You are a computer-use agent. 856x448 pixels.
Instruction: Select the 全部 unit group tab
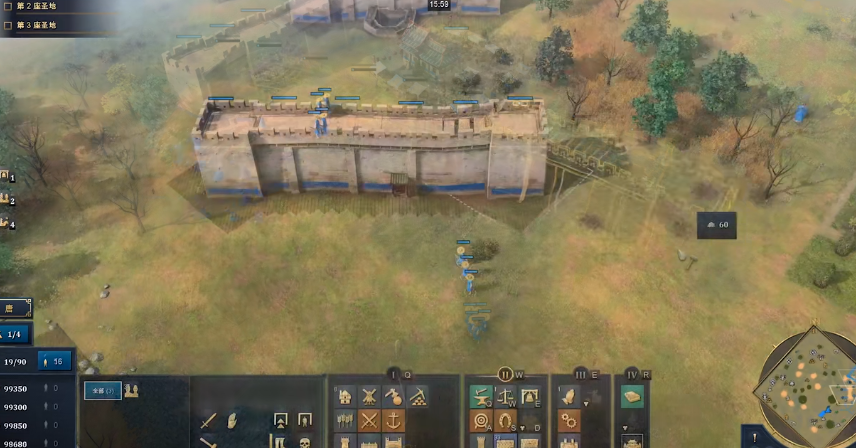100,390
